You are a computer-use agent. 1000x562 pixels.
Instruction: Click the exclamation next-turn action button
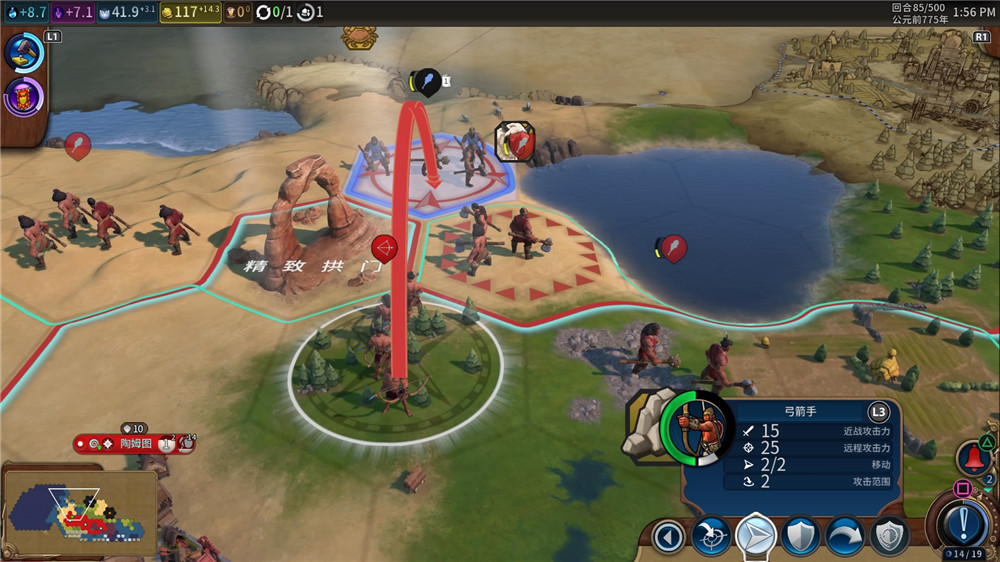coord(962,521)
